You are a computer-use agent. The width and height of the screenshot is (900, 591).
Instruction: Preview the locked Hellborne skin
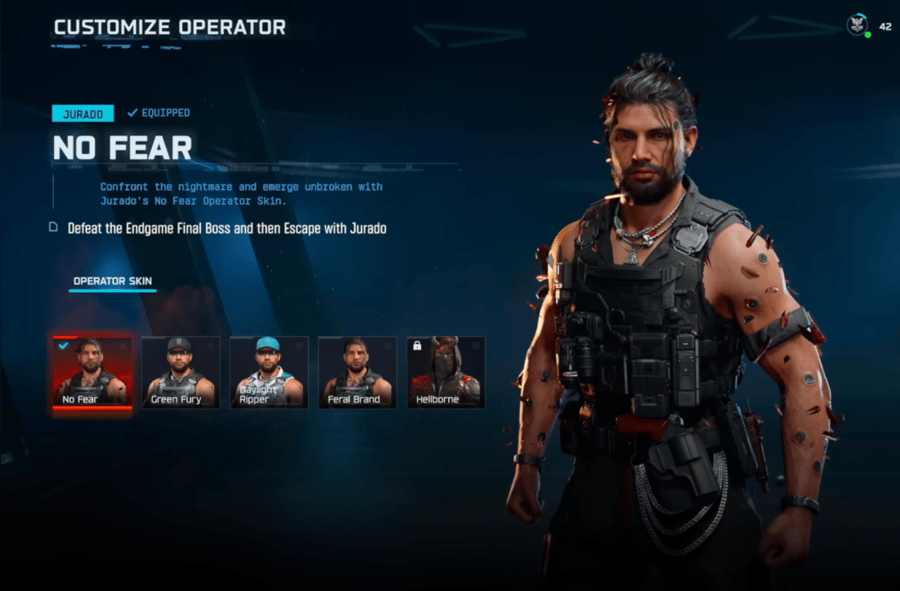pyautogui.click(x=446, y=372)
